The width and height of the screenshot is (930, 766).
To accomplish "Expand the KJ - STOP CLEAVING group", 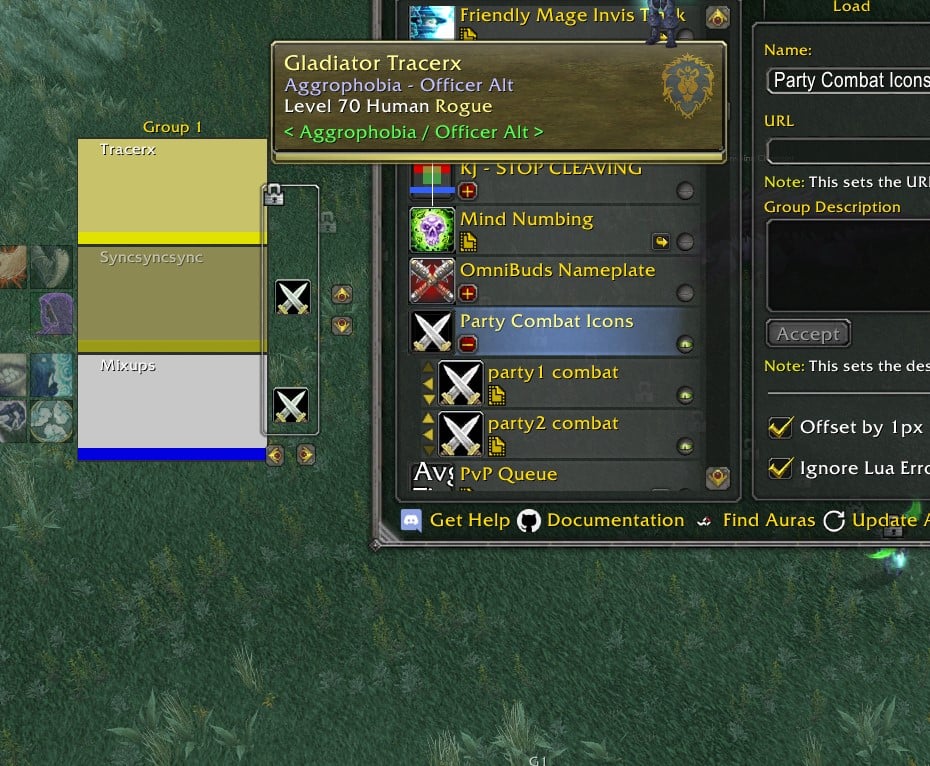I will point(468,191).
